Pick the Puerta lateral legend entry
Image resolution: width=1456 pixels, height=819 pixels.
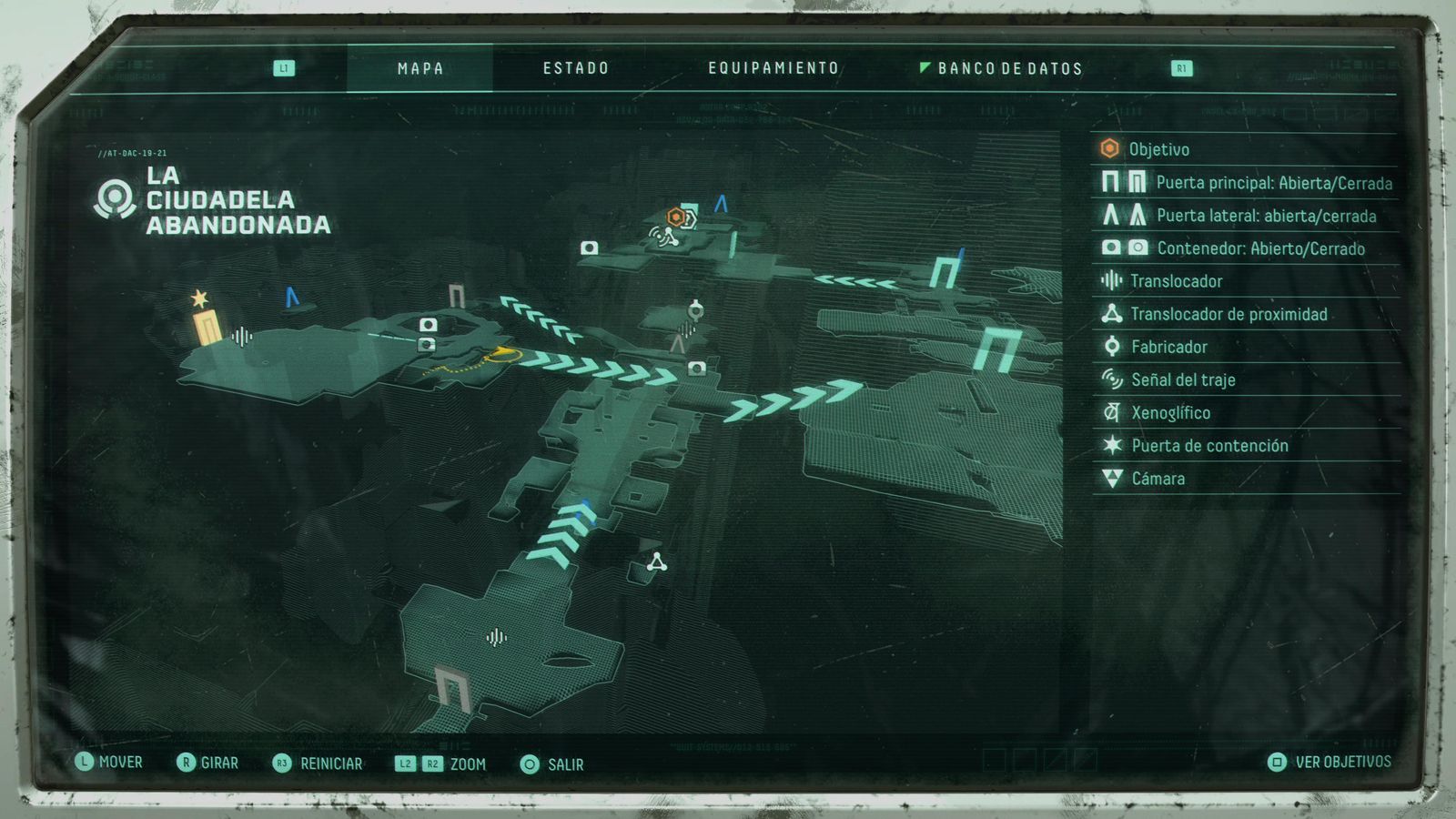(1266, 216)
